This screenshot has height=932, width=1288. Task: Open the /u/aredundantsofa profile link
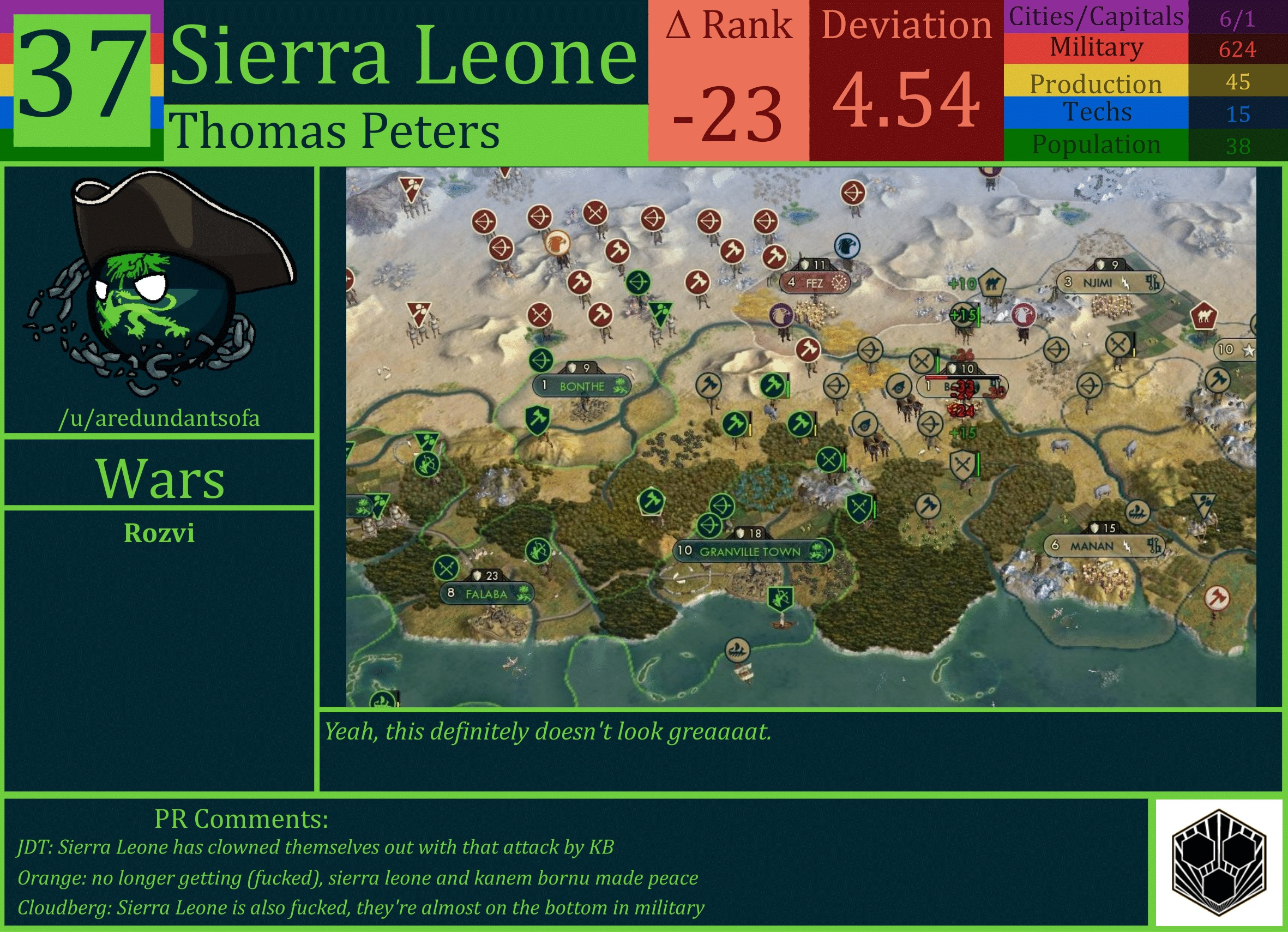pos(161,420)
